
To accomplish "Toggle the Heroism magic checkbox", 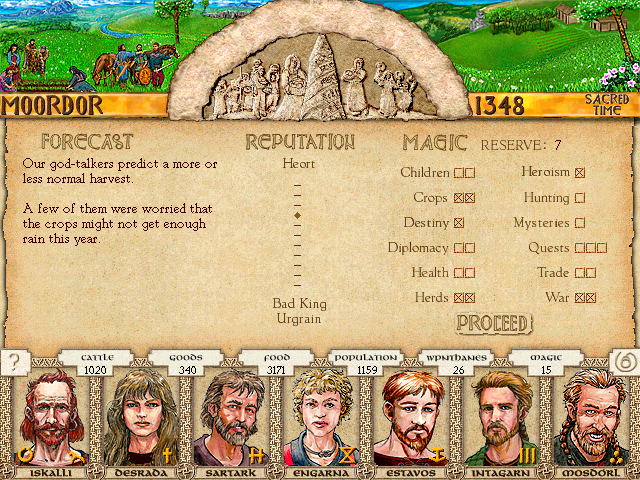I will click(x=580, y=173).
